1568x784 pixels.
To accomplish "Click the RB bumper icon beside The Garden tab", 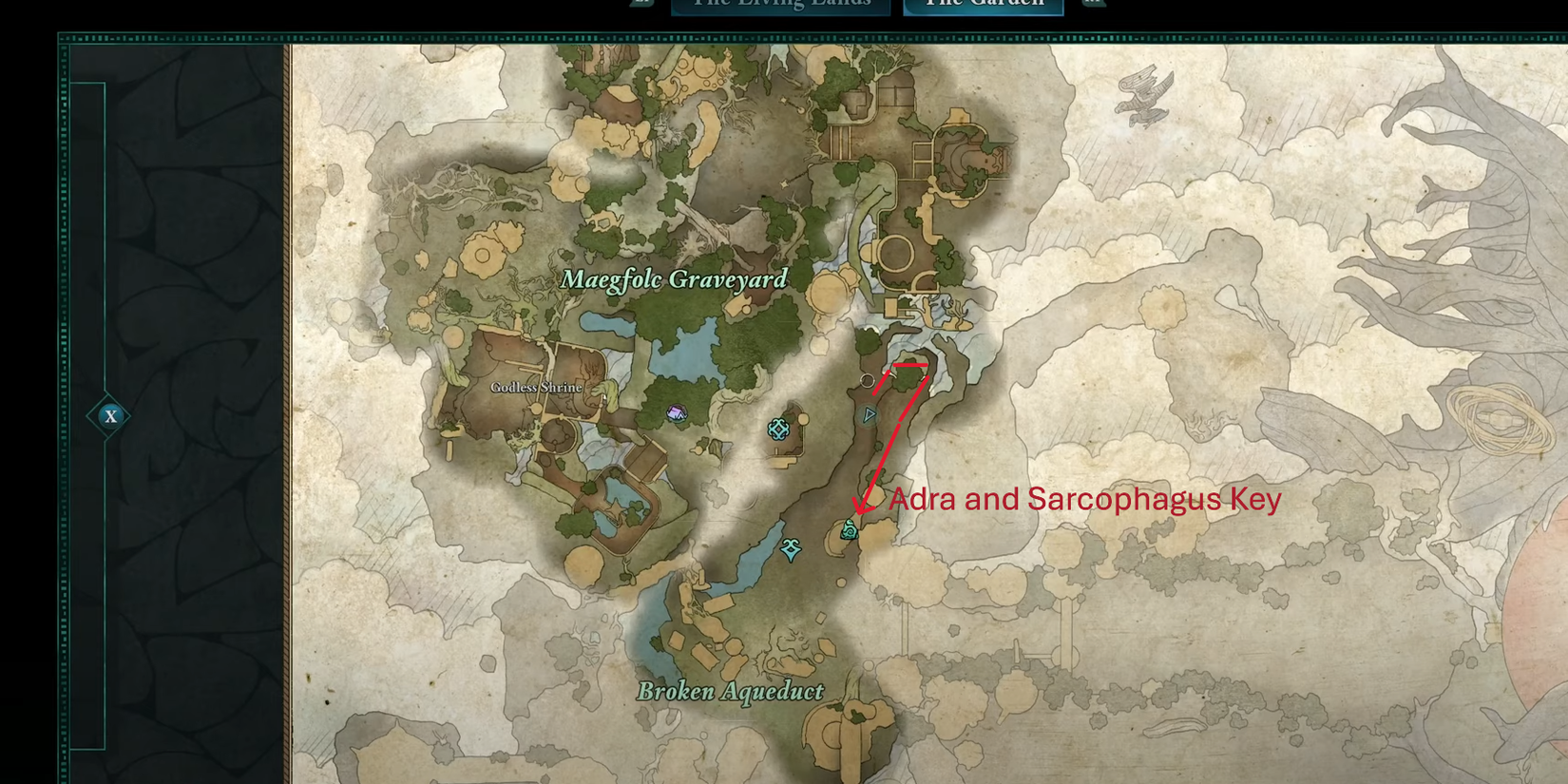I will coord(1093,4).
